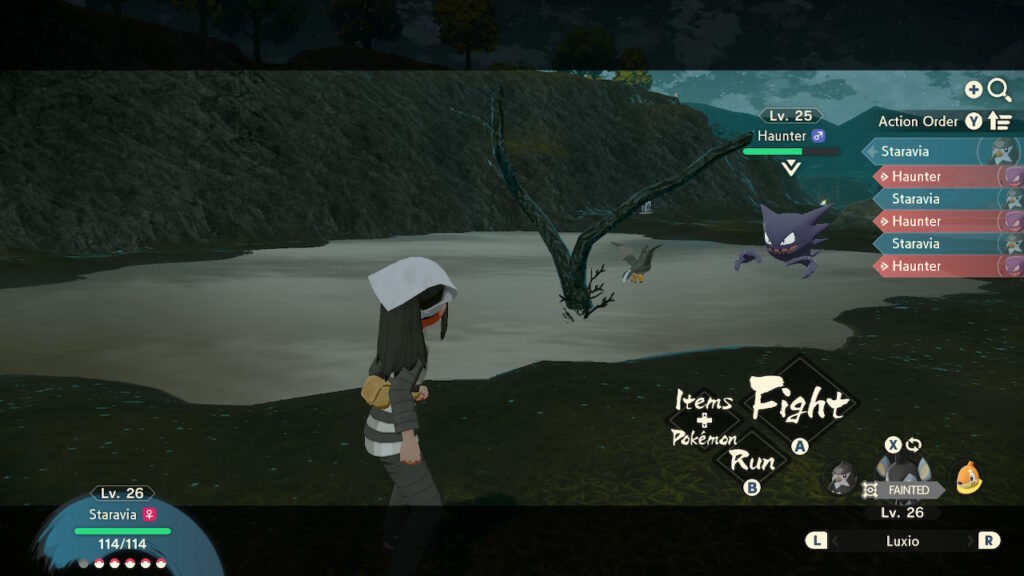Show the previous Pokémon before Luxio
This screenshot has width=1024, height=576.
coord(817,540)
